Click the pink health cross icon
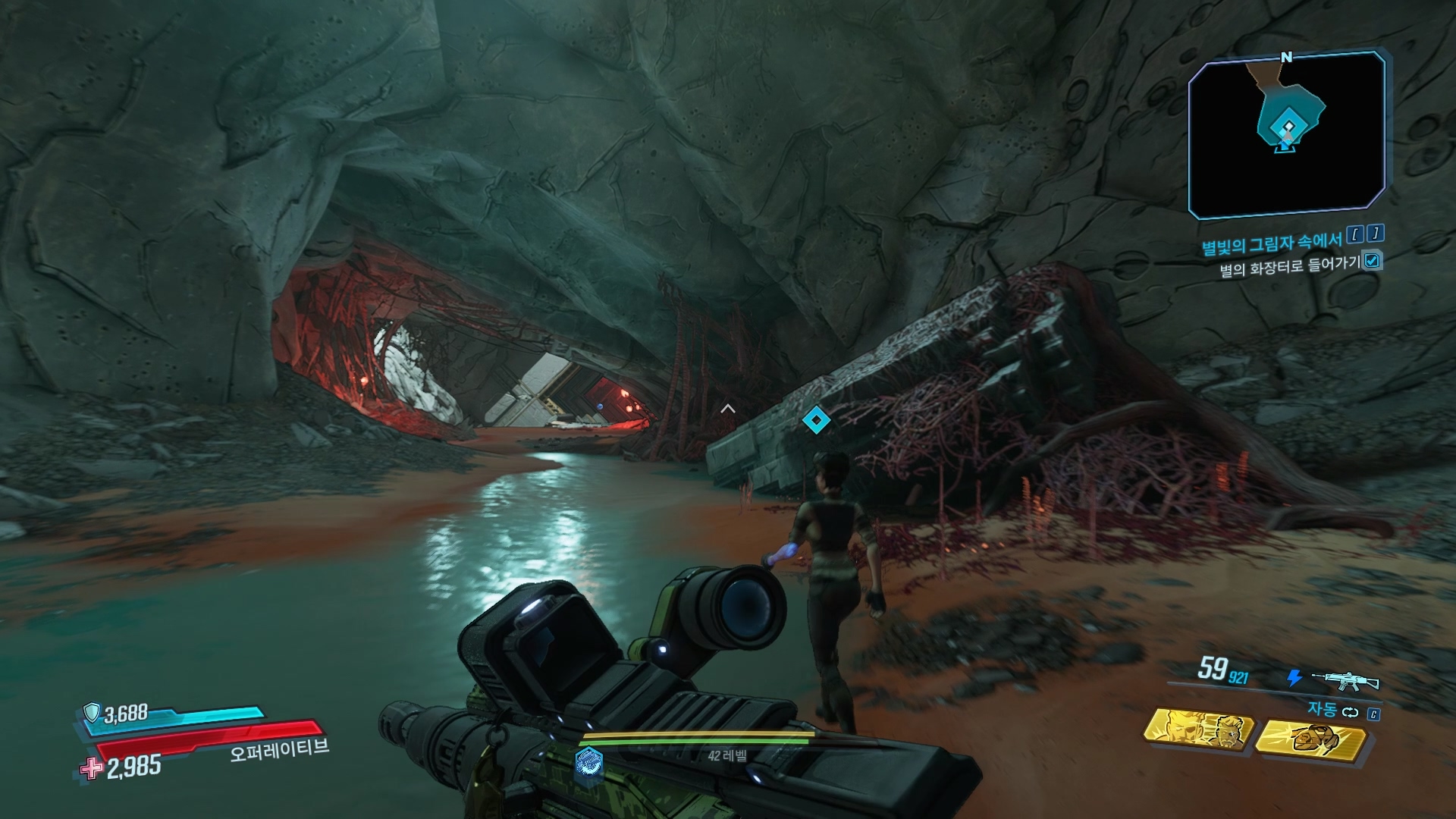 (x=93, y=768)
